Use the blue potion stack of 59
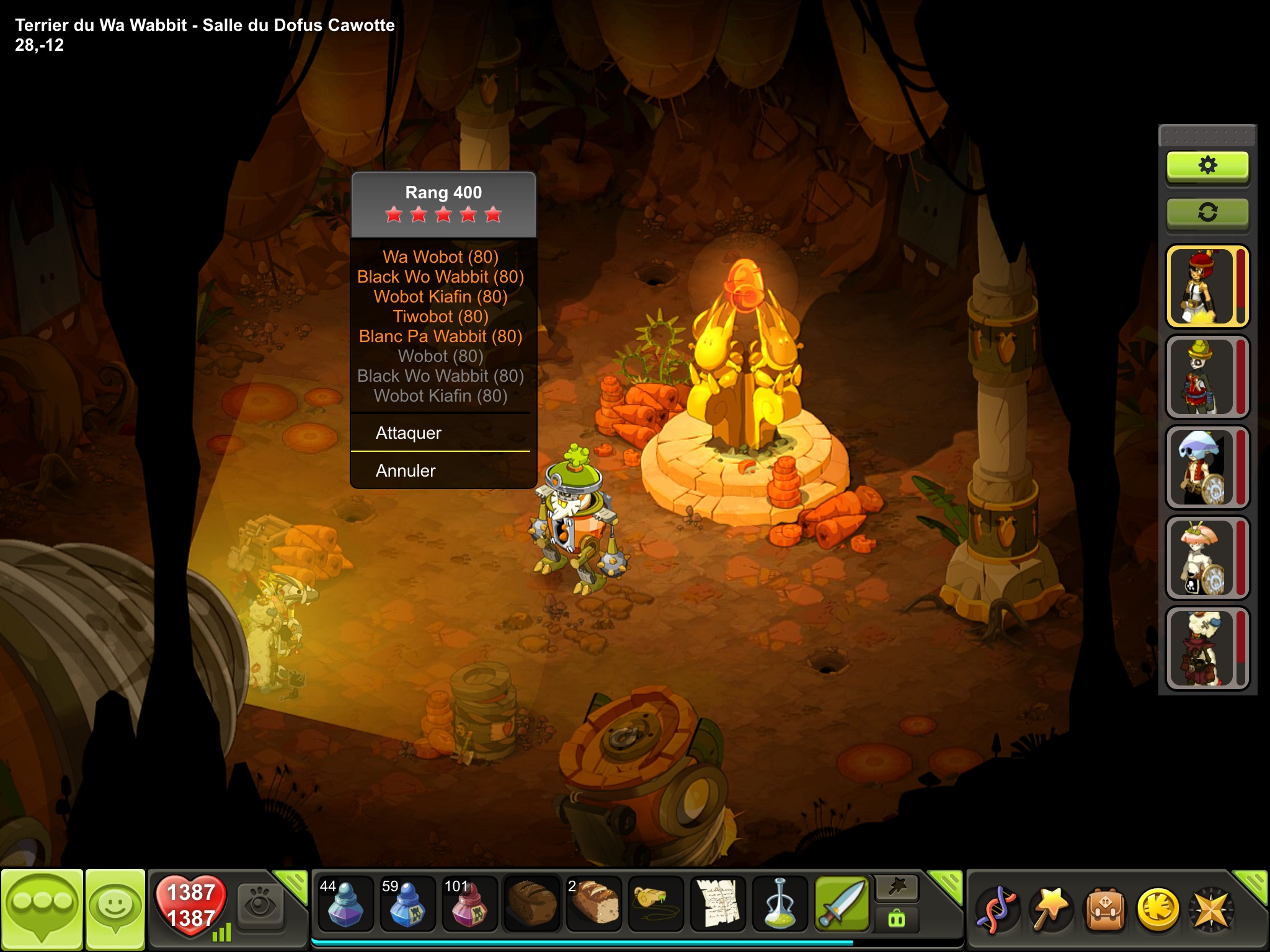This screenshot has width=1270, height=952. pyautogui.click(x=407, y=904)
